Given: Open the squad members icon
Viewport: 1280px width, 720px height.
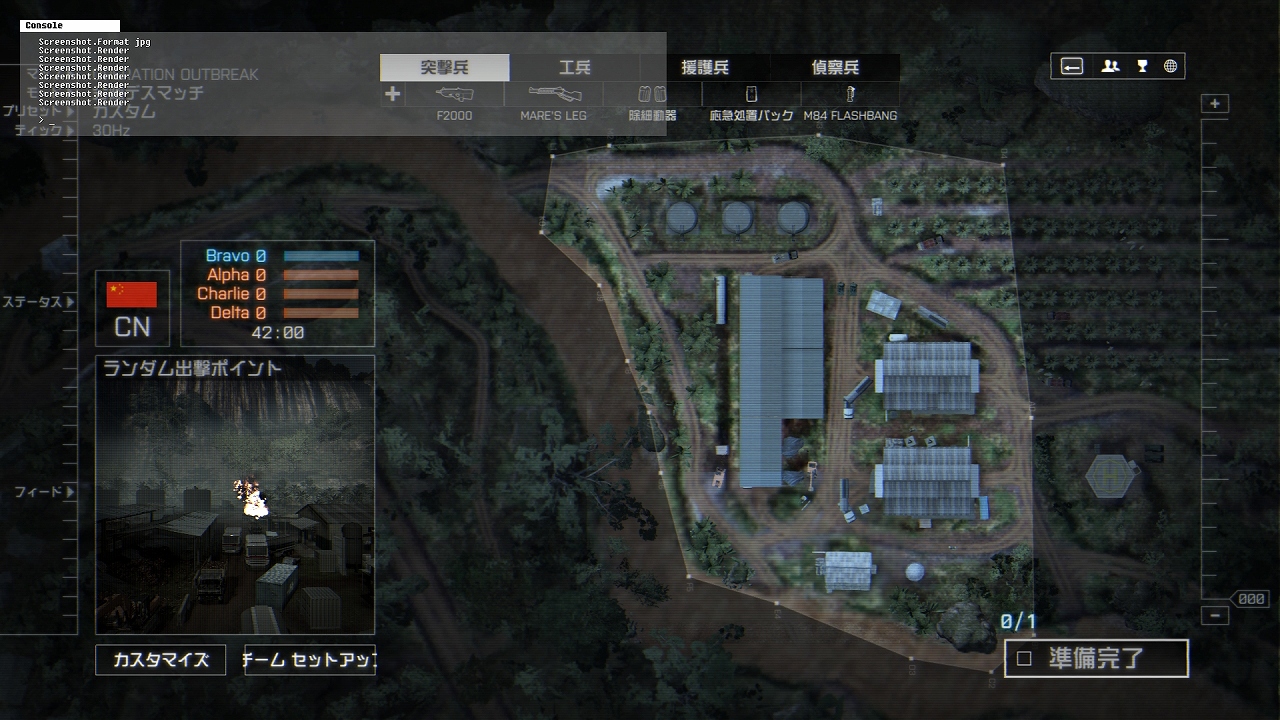Looking at the screenshot, I should [x=1110, y=66].
